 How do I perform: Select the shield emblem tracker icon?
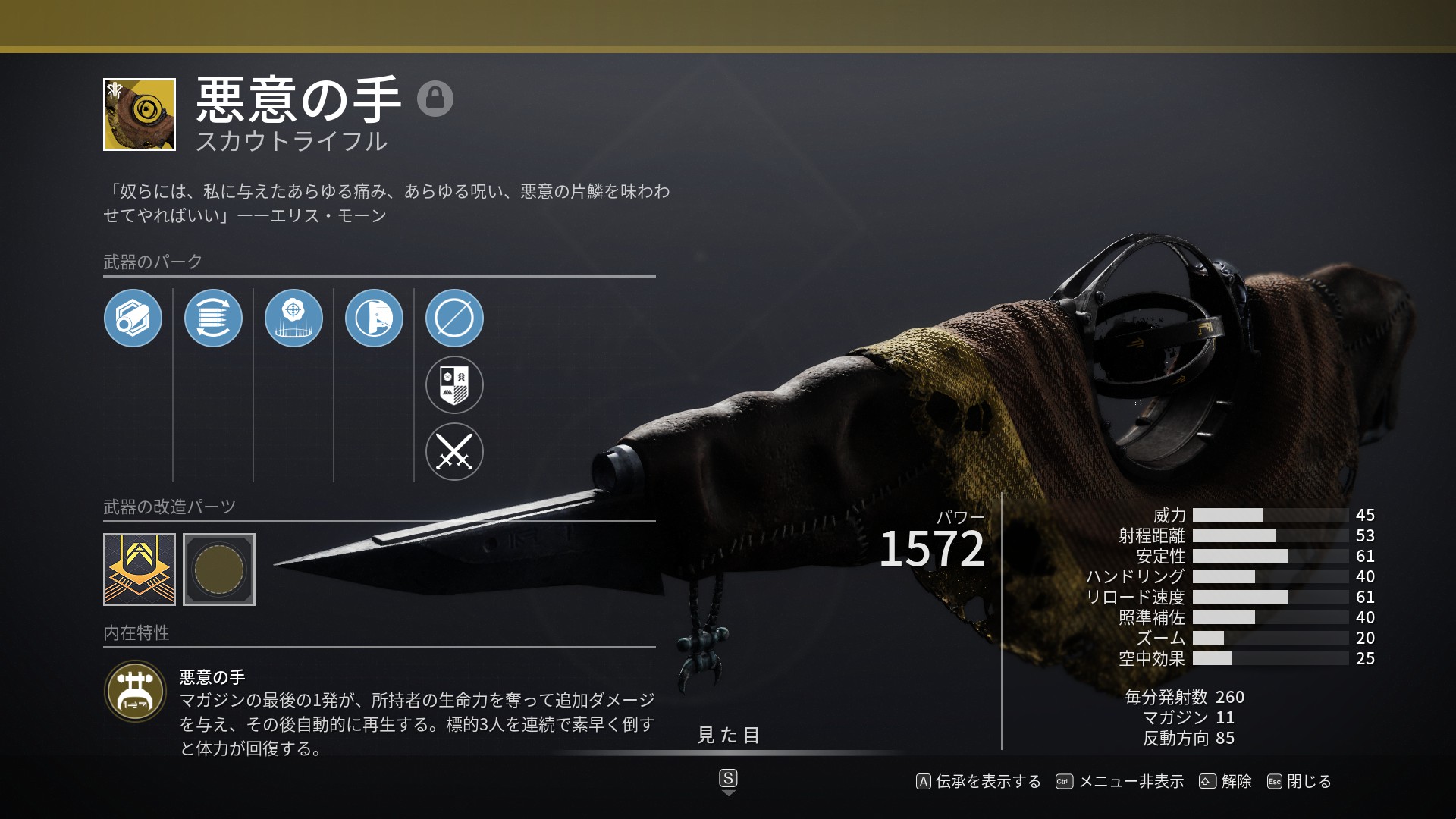click(454, 384)
